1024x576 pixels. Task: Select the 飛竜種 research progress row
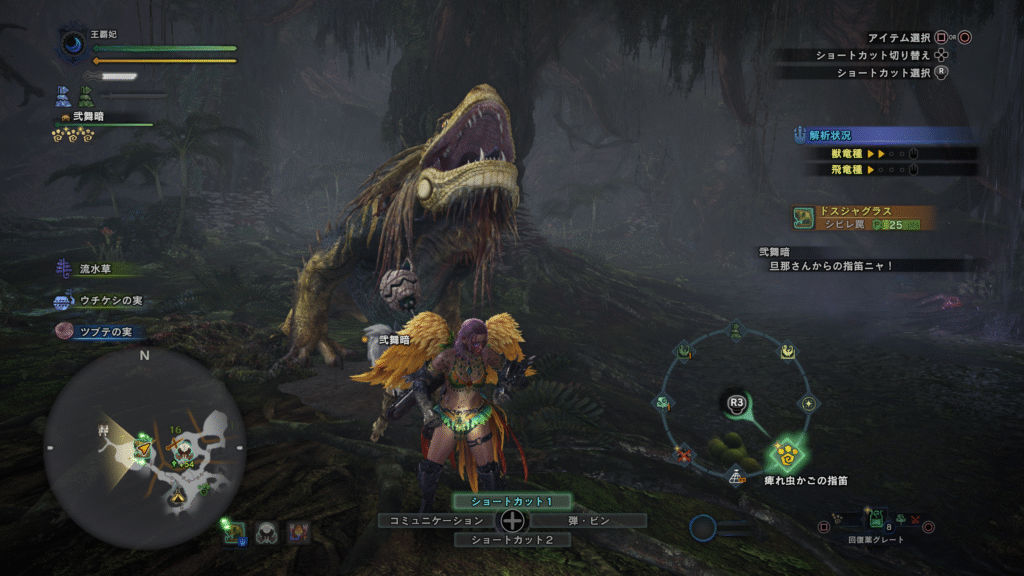tap(889, 170)
